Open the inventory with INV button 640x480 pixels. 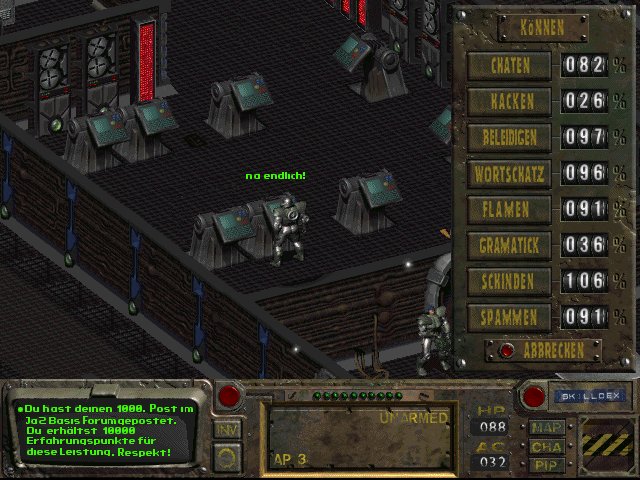point(226,429)
